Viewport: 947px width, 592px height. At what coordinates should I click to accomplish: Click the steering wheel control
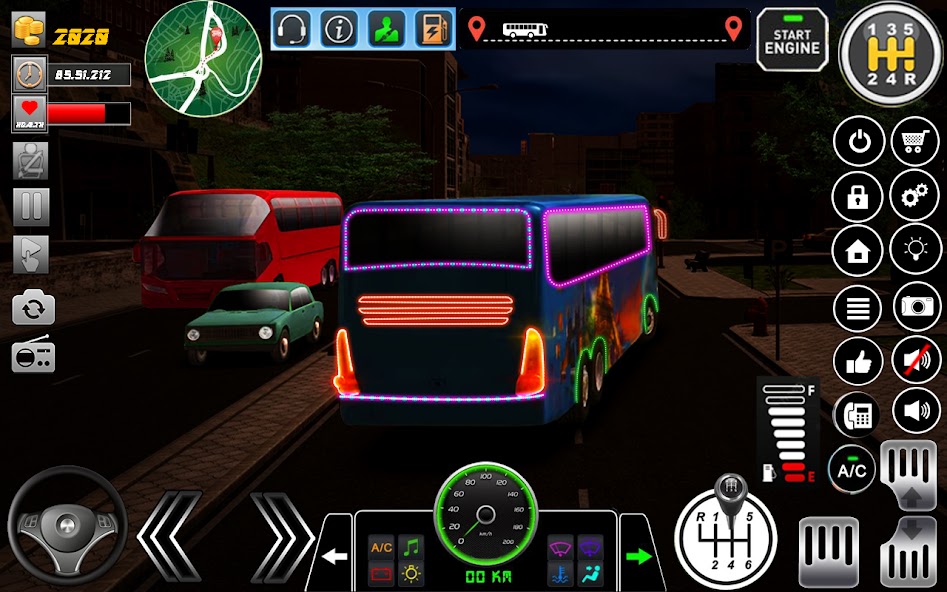(67, 526)
